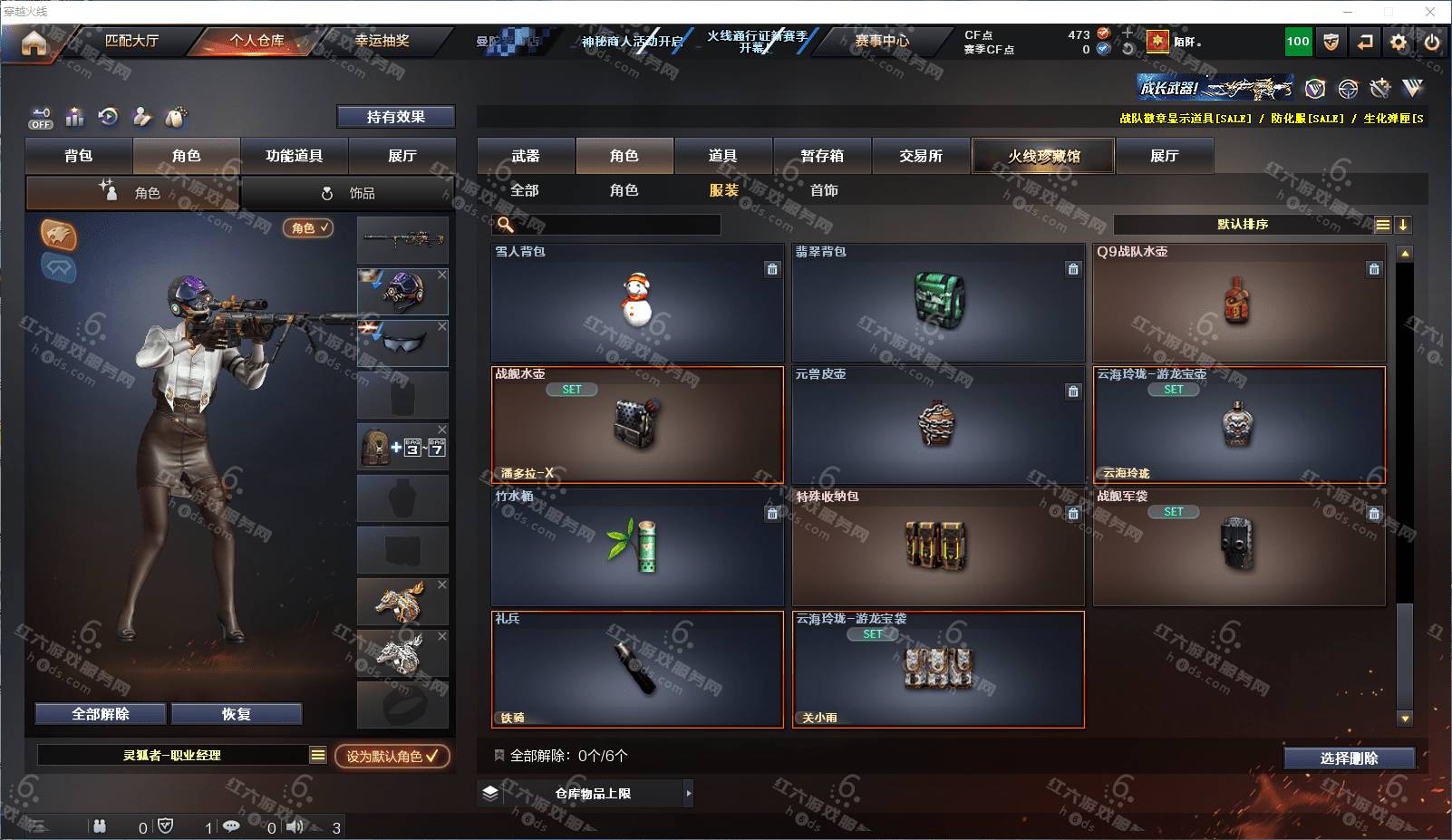Switch to the 交易所 exchange tab
The width and height of the screenshot is (1452, 840).
[x=921, y=156]
